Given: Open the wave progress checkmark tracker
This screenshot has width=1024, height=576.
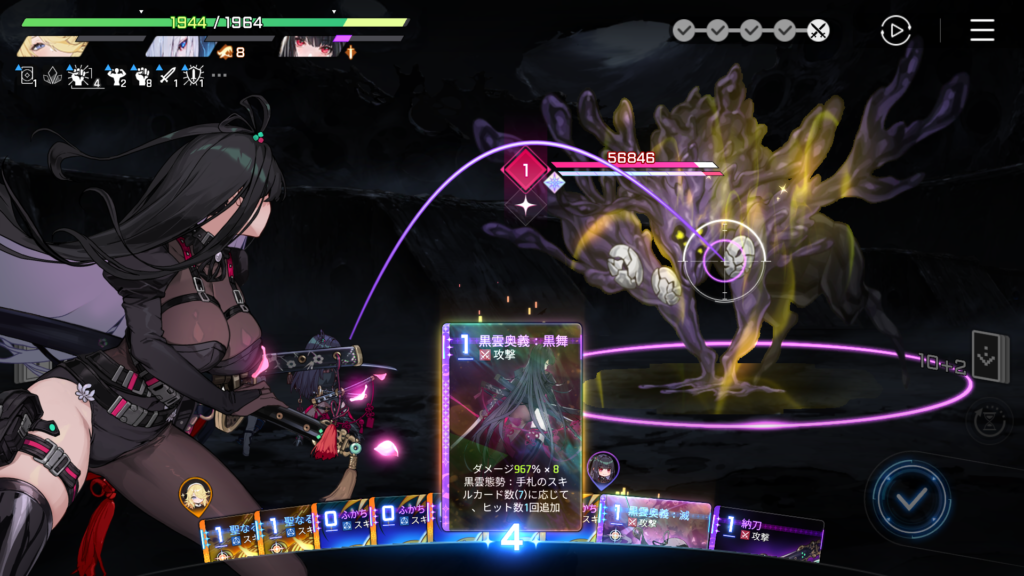Looking at the screenshot, I should pyautogui.click(x=750, y=30).
